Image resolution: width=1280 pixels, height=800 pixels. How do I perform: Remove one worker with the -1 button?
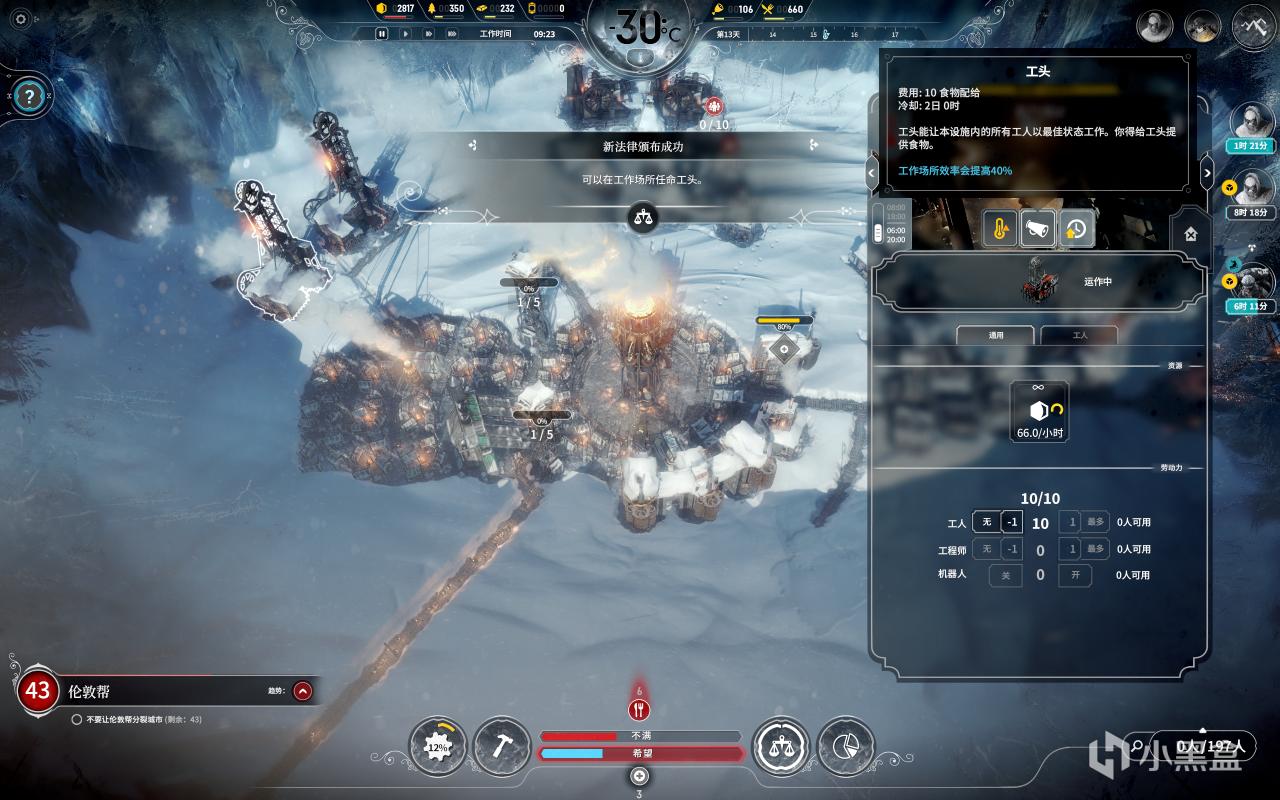click(1012, 522)
